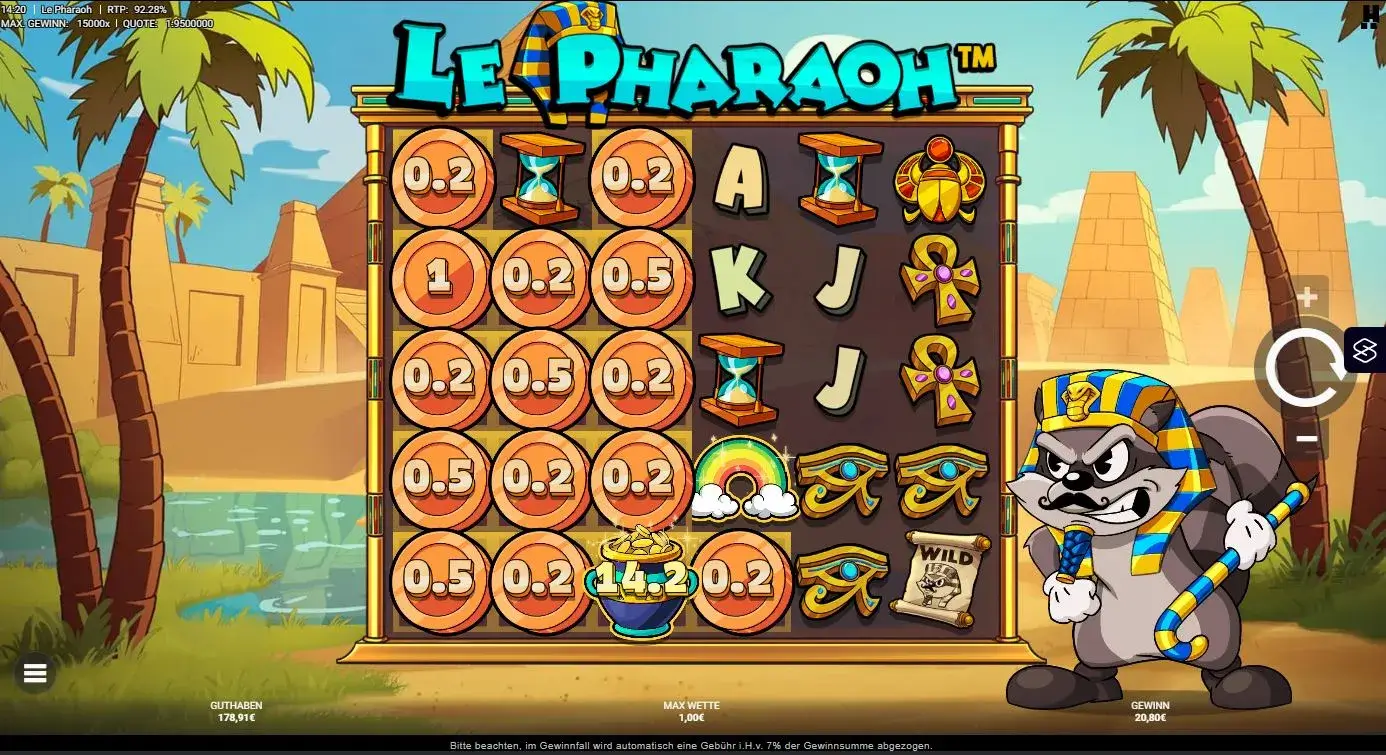Click the Le Pharaoh title in the info bar
This screenshot has height=755, width=1386.
click(68, 9)
